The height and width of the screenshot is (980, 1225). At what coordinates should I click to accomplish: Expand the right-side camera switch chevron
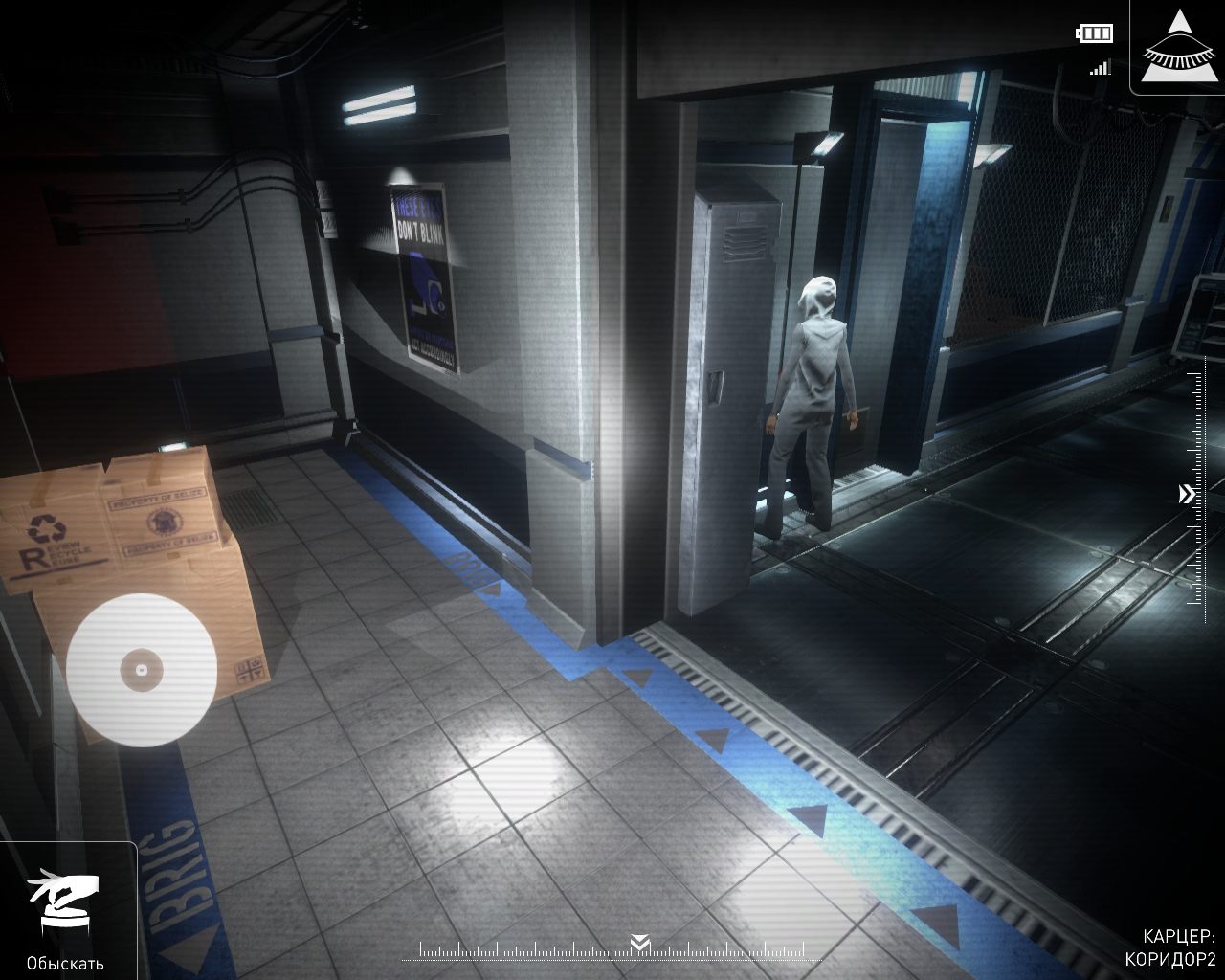tap(1185, 492)
